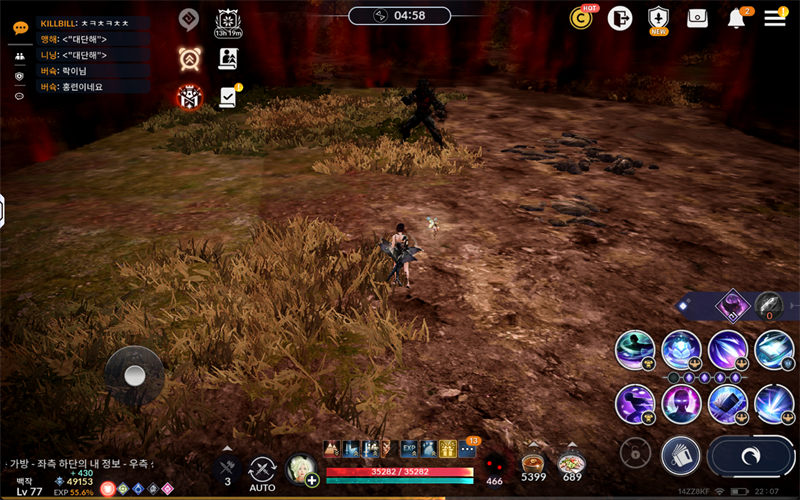Image resolution: width=800 pixels, height=500 pixels.
Task: Open the main hamburger menu
Action: (x=775, y=17)
